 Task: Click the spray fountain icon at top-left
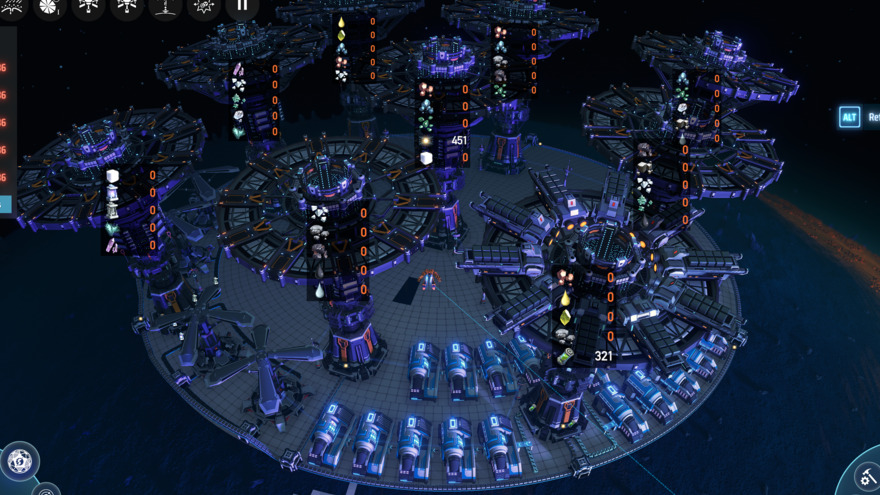(x=13, y=7)
